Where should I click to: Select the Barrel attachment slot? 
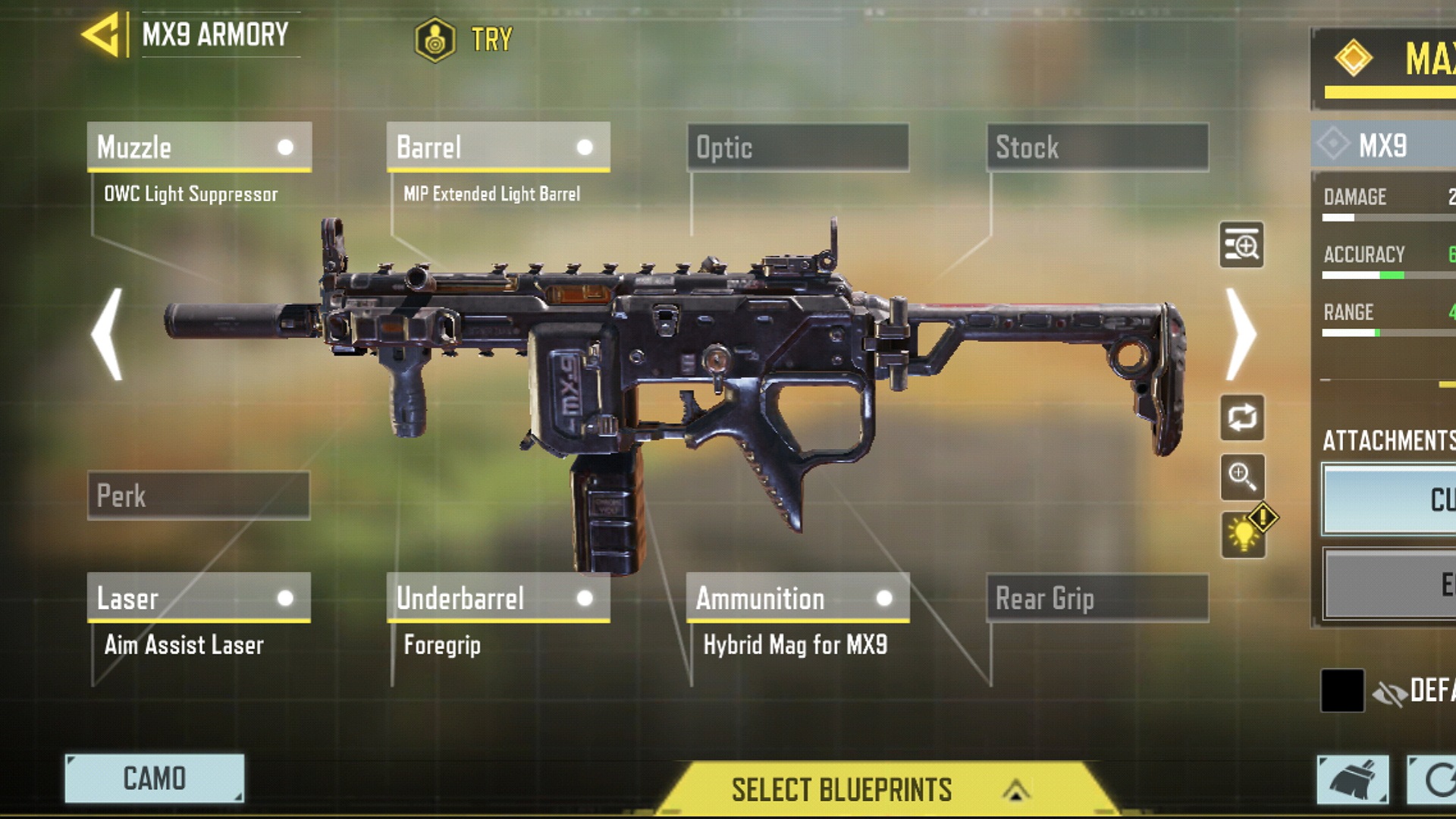tap(498, 147)
